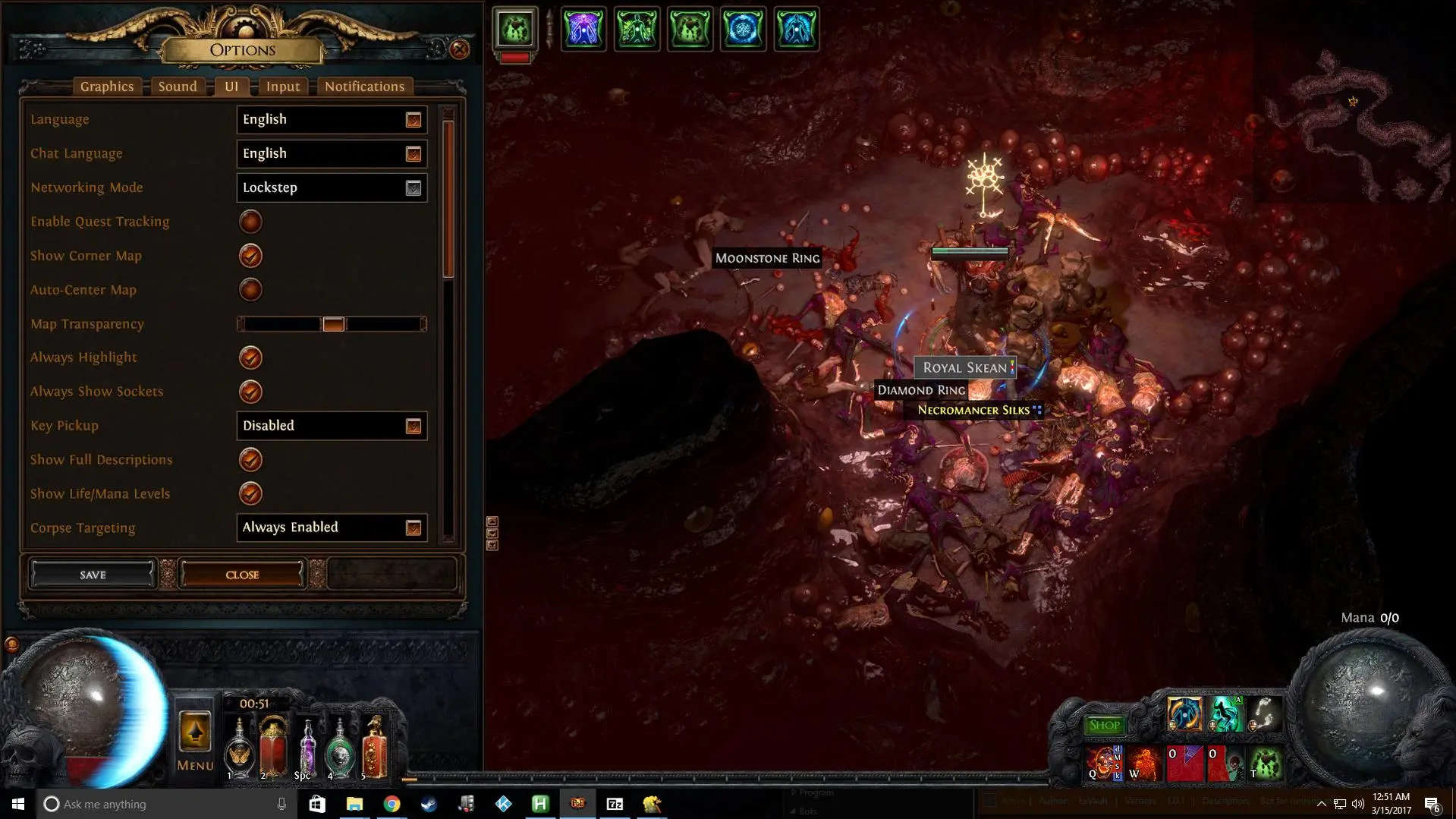The width and height of the screenshot is (1456, 819).
Task: Change the Networking Mode dropdown
Action: (x=332, y=188)
